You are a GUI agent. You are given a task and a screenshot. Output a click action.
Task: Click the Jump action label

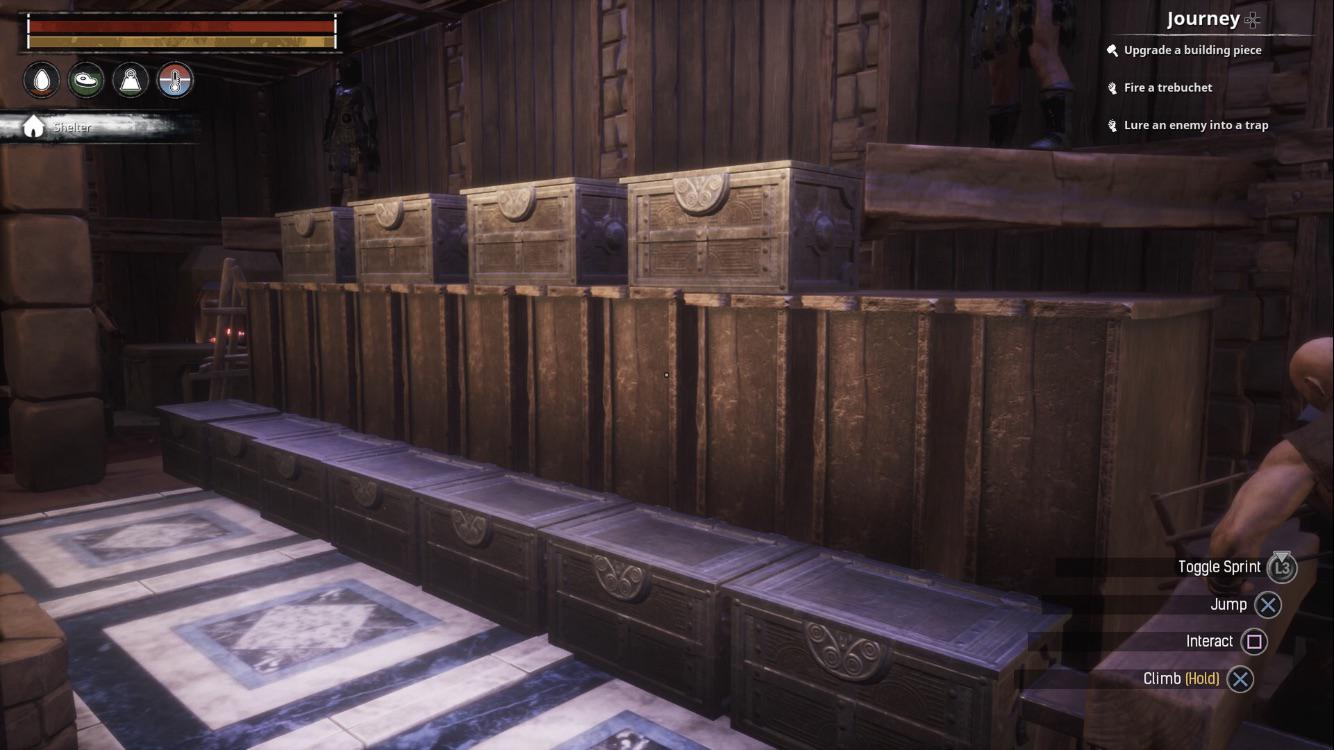tap(1229, 604)
